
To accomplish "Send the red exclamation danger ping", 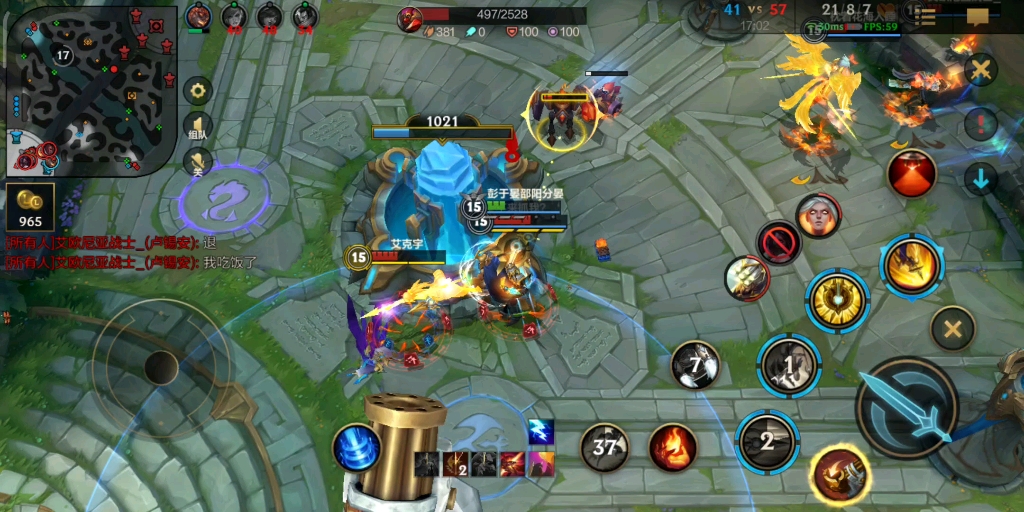I will pyautogui.click(x=981, y=125).
